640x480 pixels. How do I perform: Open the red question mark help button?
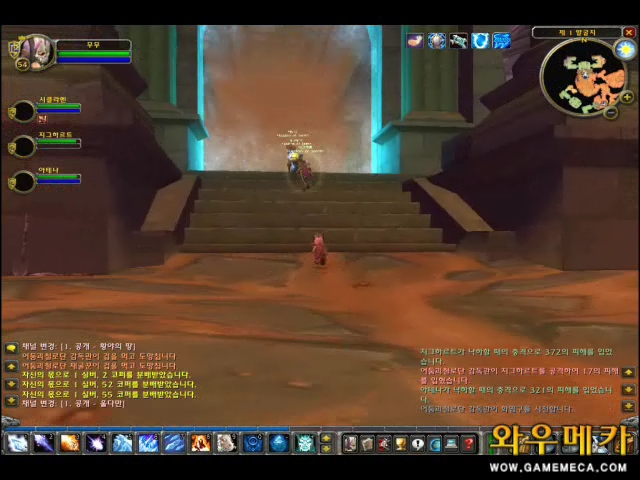click(x=467, y=443)
